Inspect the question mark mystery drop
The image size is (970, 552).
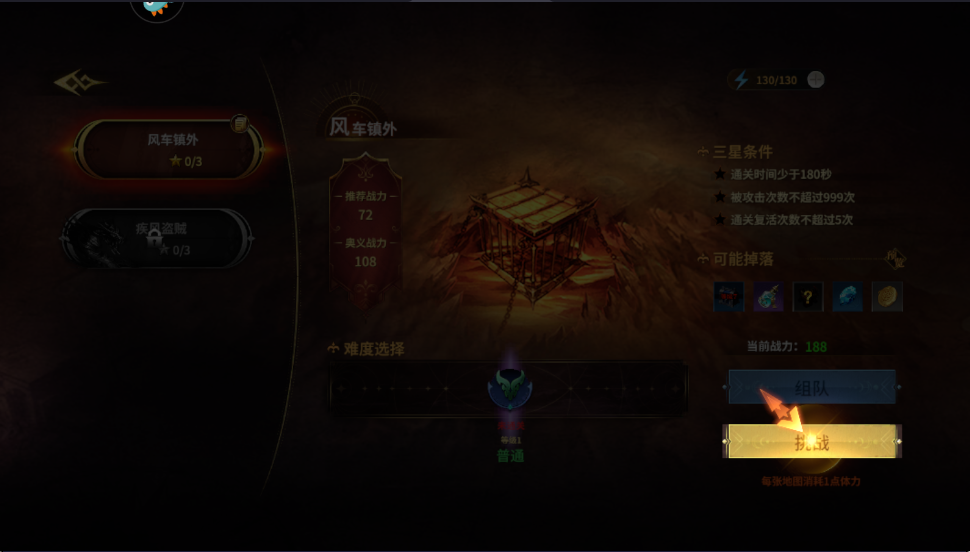(x=808, y=296)
